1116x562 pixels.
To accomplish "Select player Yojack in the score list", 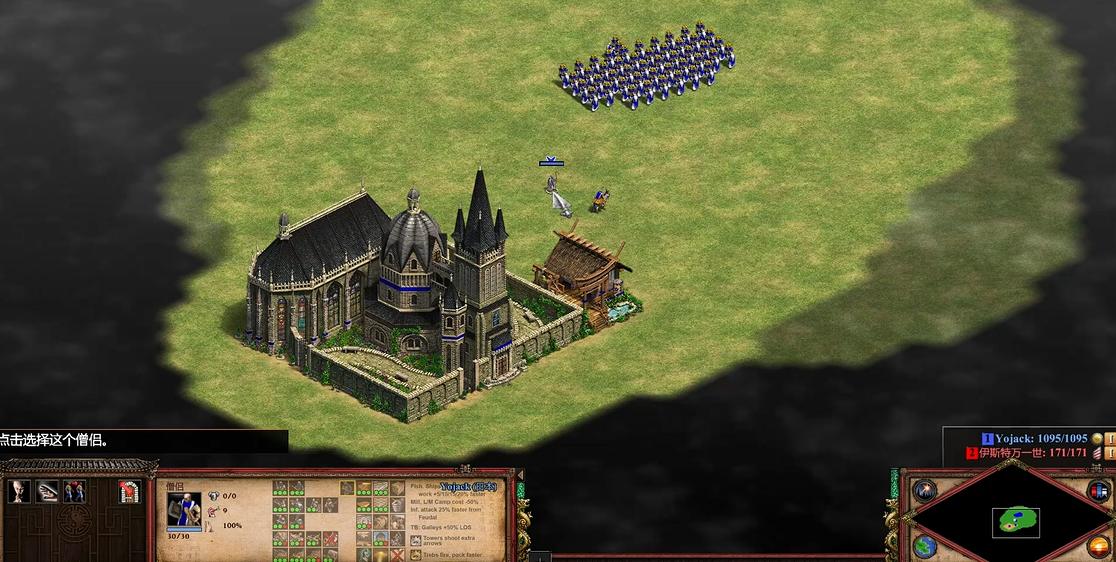I will 1040,439.
